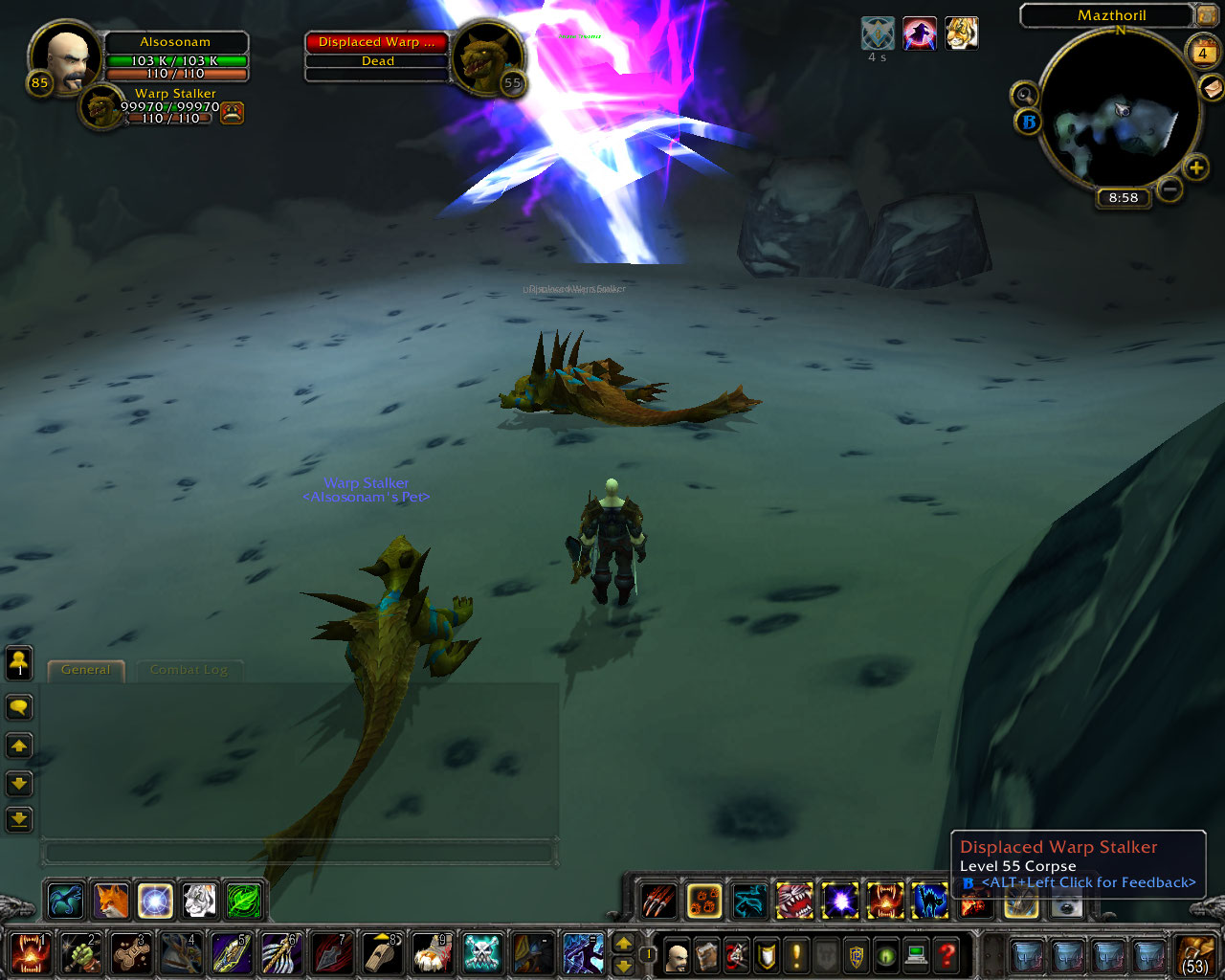Switch to the Combat Log tab
The height and width of the screenshot is (980, 1225).
coord(189,671)
